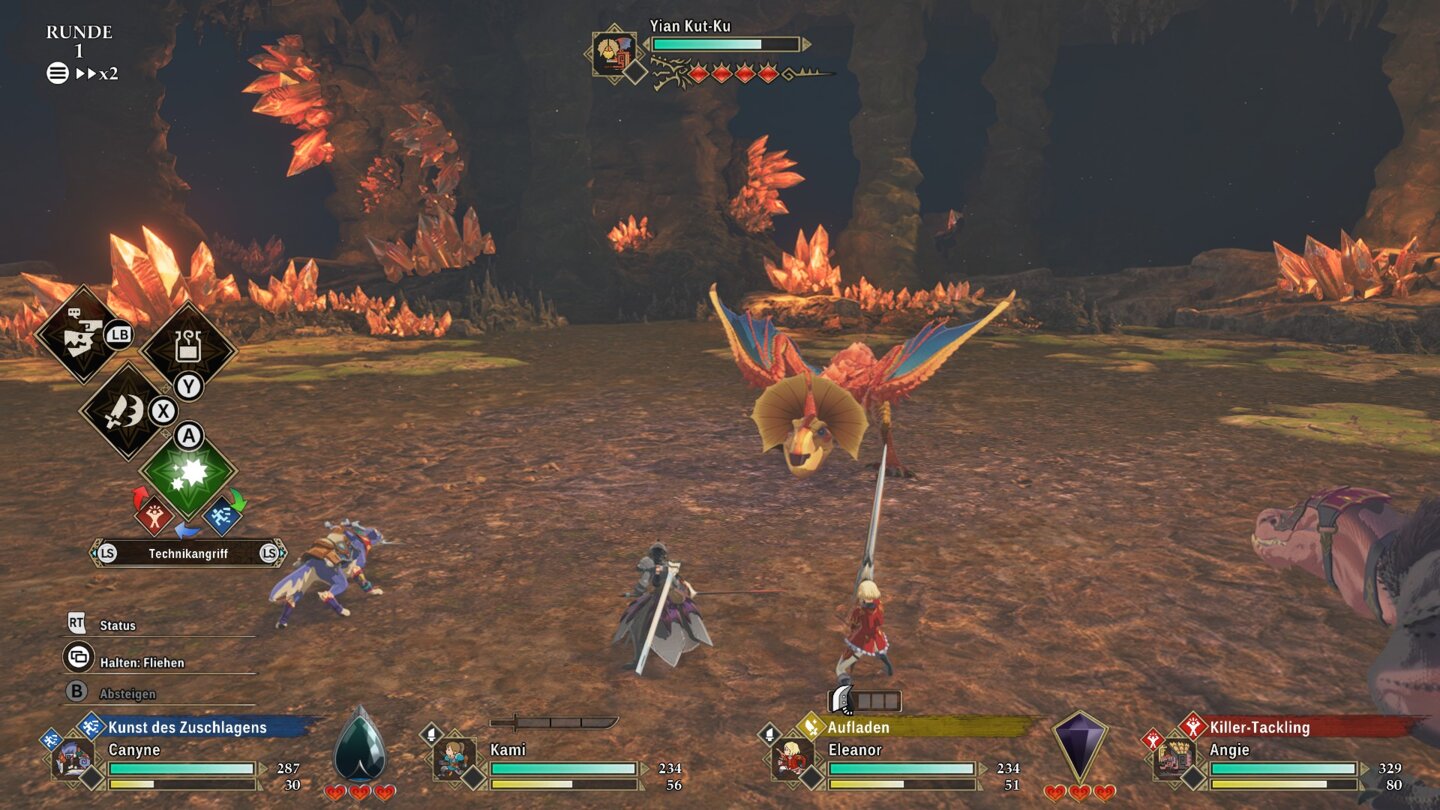
Task: Open the round menu icon under Runde
Action: click(58, 73)
